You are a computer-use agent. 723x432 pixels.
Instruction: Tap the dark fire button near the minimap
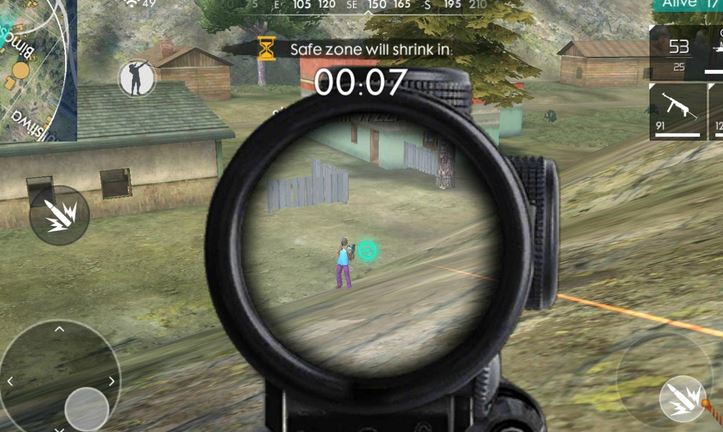pos(59,215)
